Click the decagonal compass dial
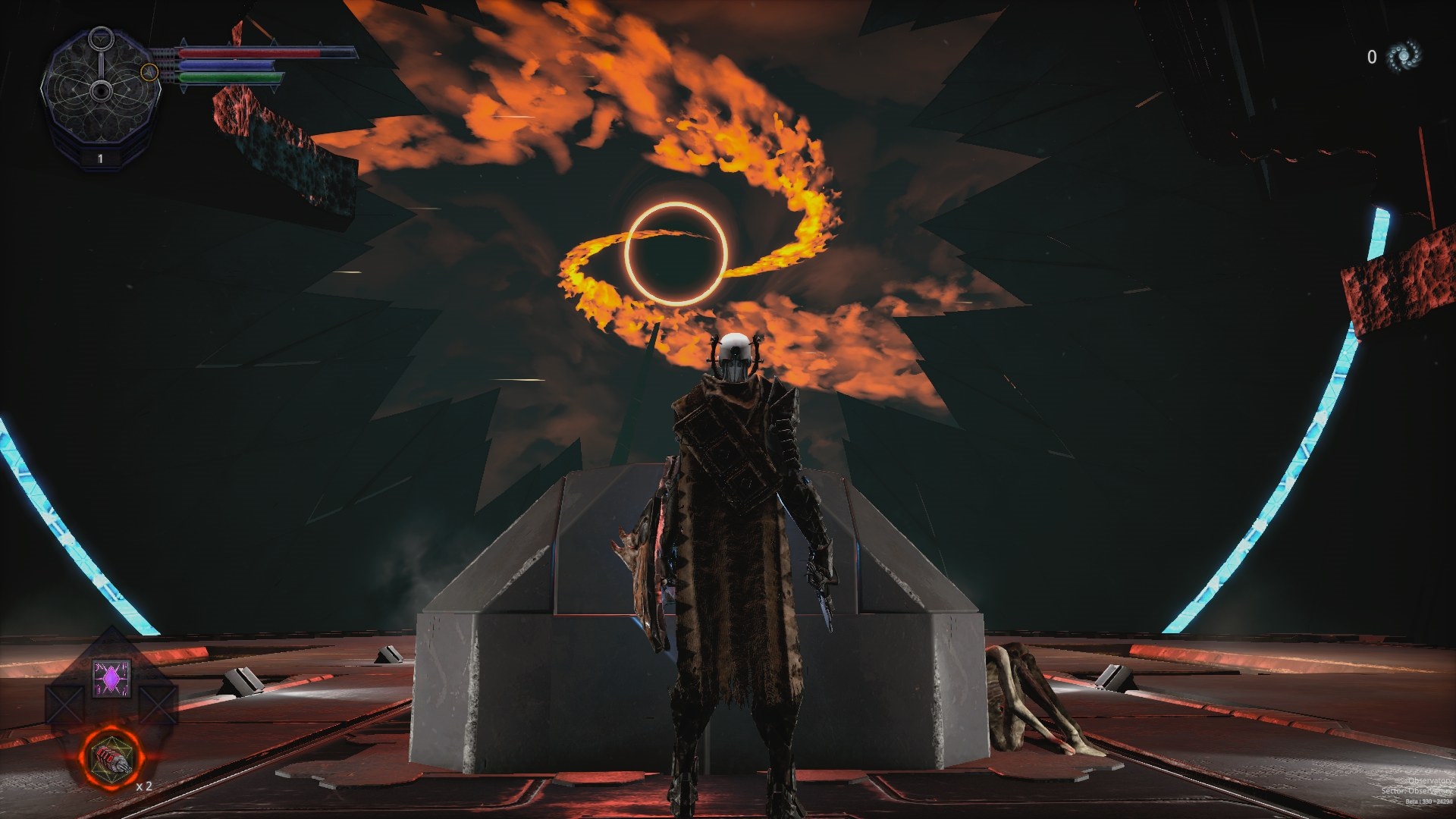 coord(100,91)
